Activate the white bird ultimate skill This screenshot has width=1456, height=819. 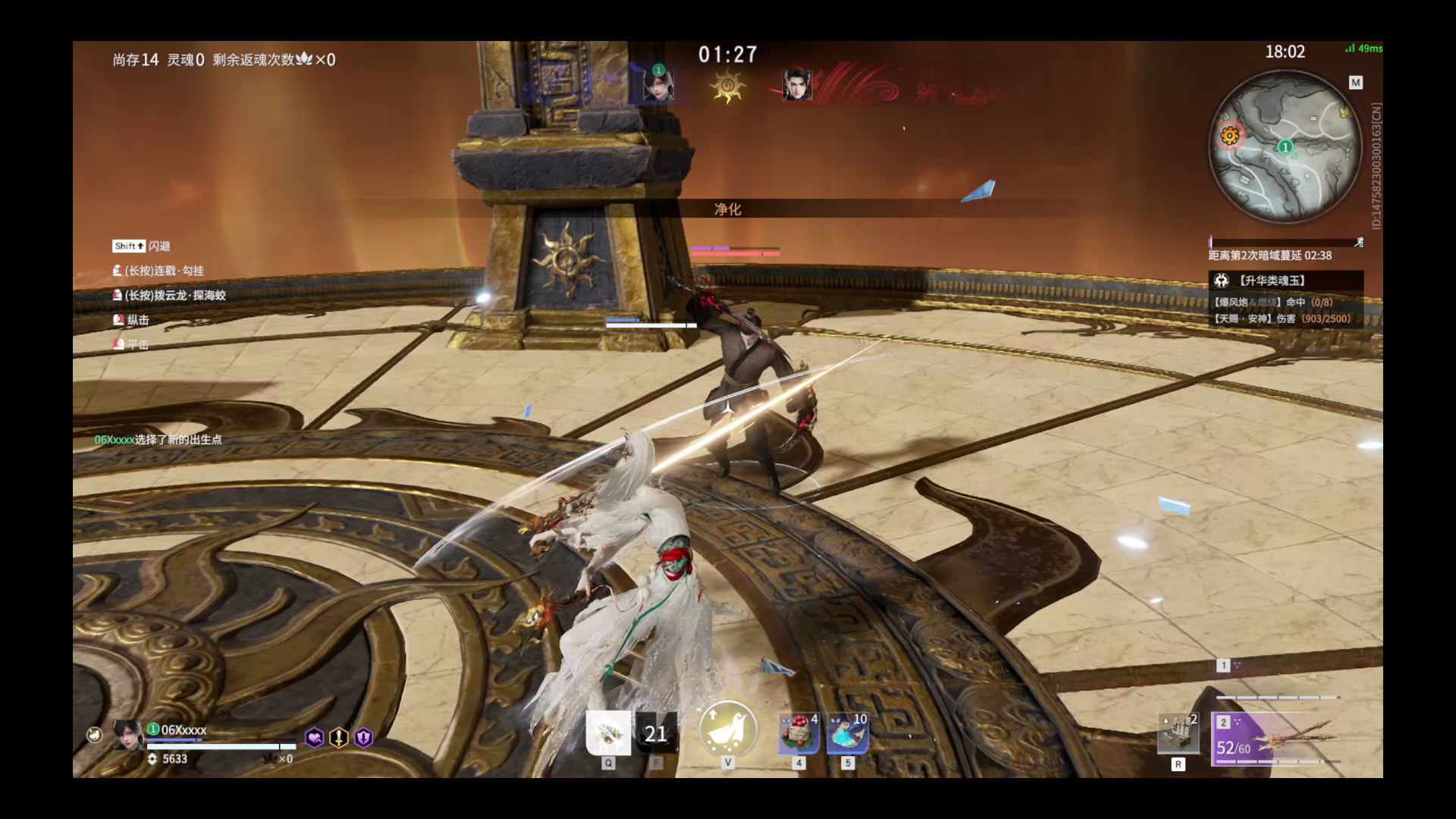coord(727,729)
